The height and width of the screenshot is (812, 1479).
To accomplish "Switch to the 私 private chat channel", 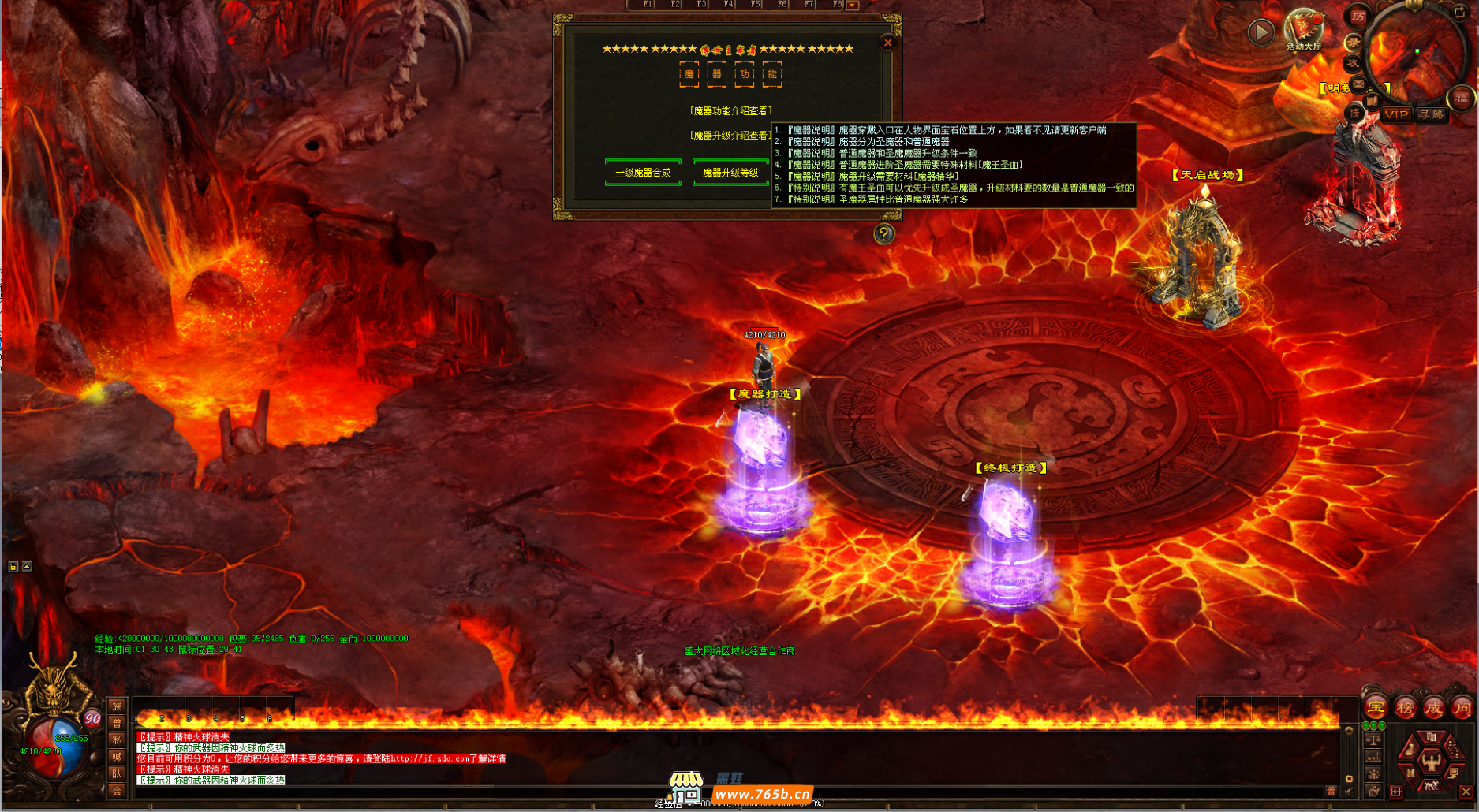I will 117,739.
